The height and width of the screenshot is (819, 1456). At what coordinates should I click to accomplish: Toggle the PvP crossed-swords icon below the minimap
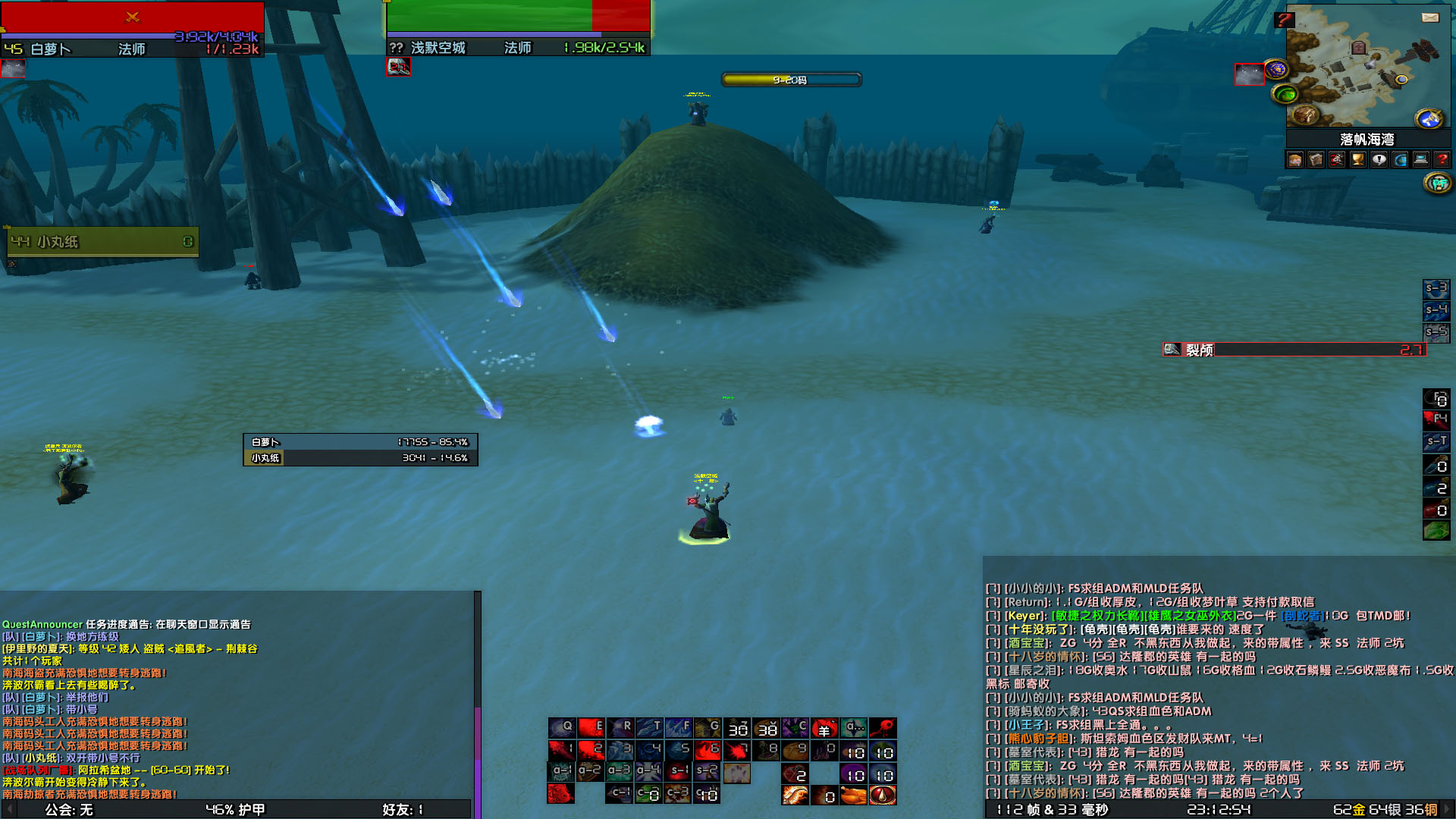[1336, 159]
